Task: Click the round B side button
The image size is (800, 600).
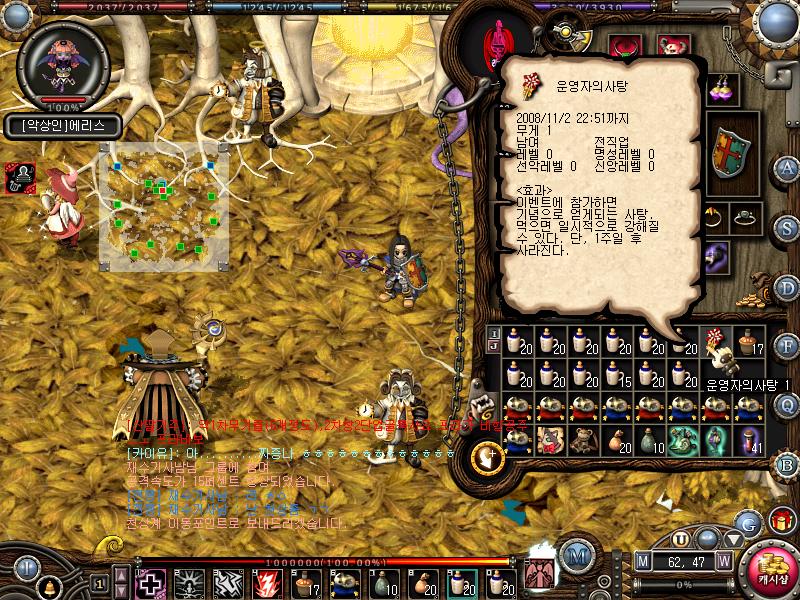Action: (788, 464)
